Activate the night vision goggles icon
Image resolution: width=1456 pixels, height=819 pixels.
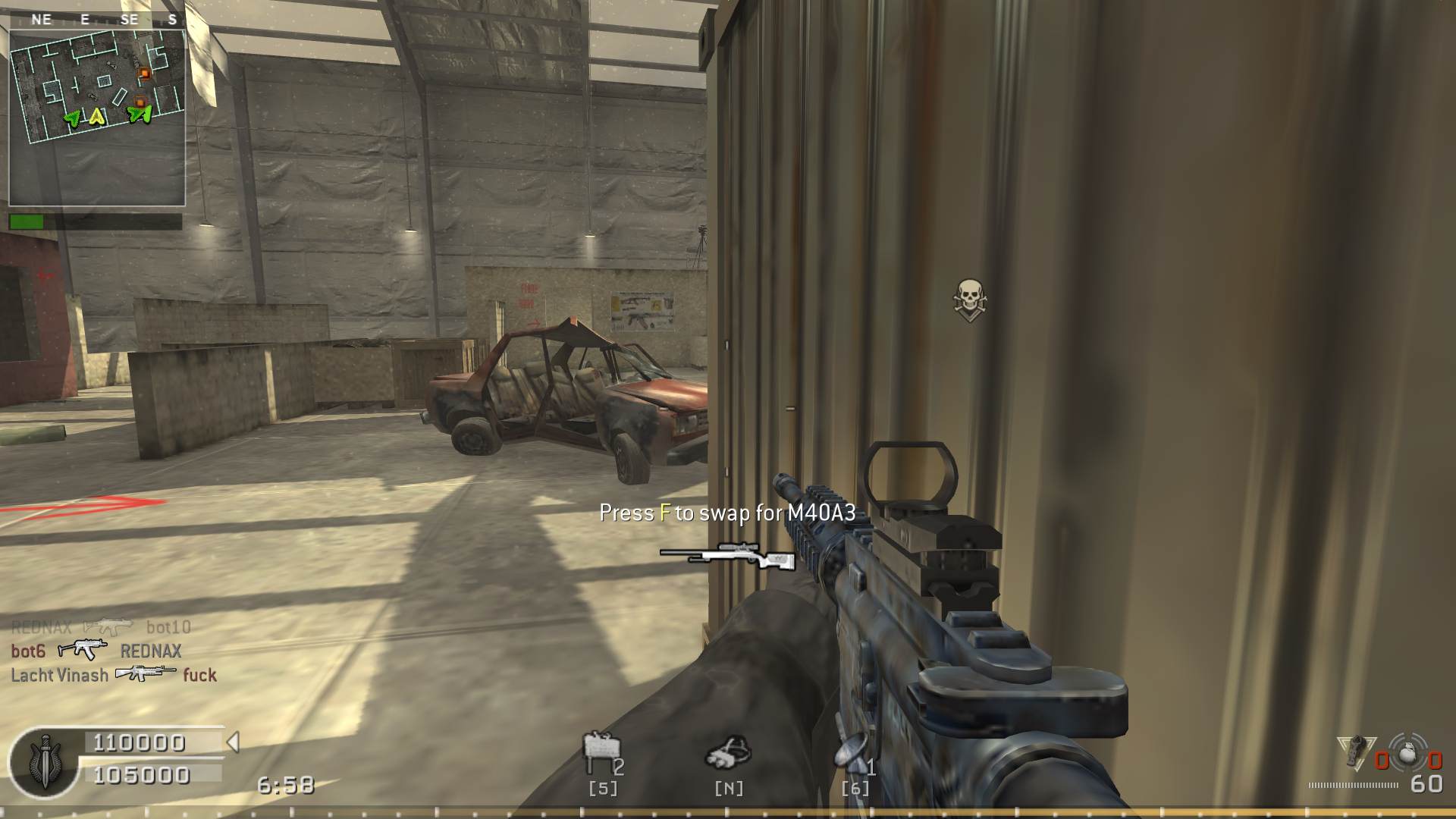point(728,752)
